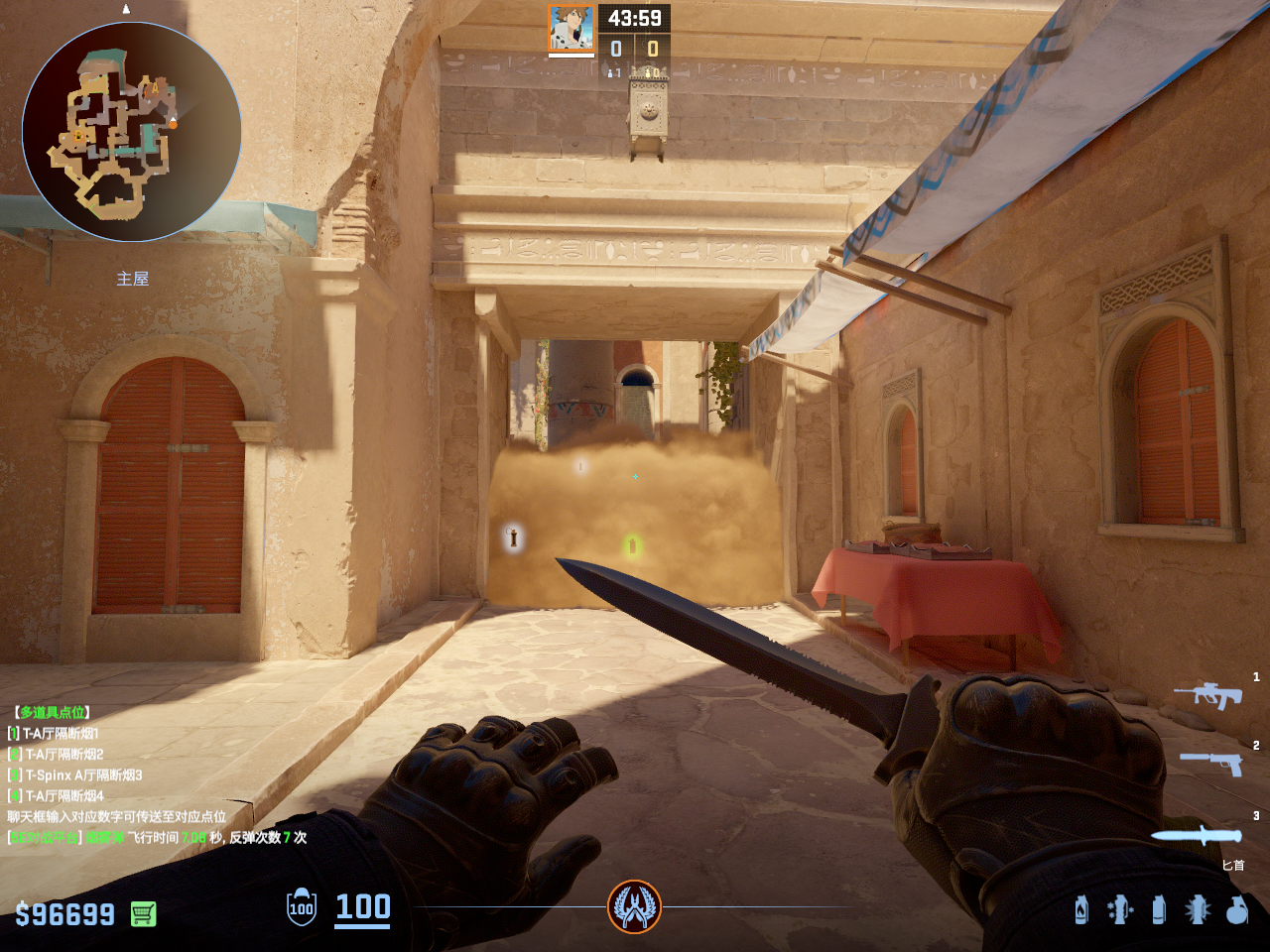Screen dimensions: 1270x952
Task: Click the CT team emblem badge
Action: tap(634, 906)
